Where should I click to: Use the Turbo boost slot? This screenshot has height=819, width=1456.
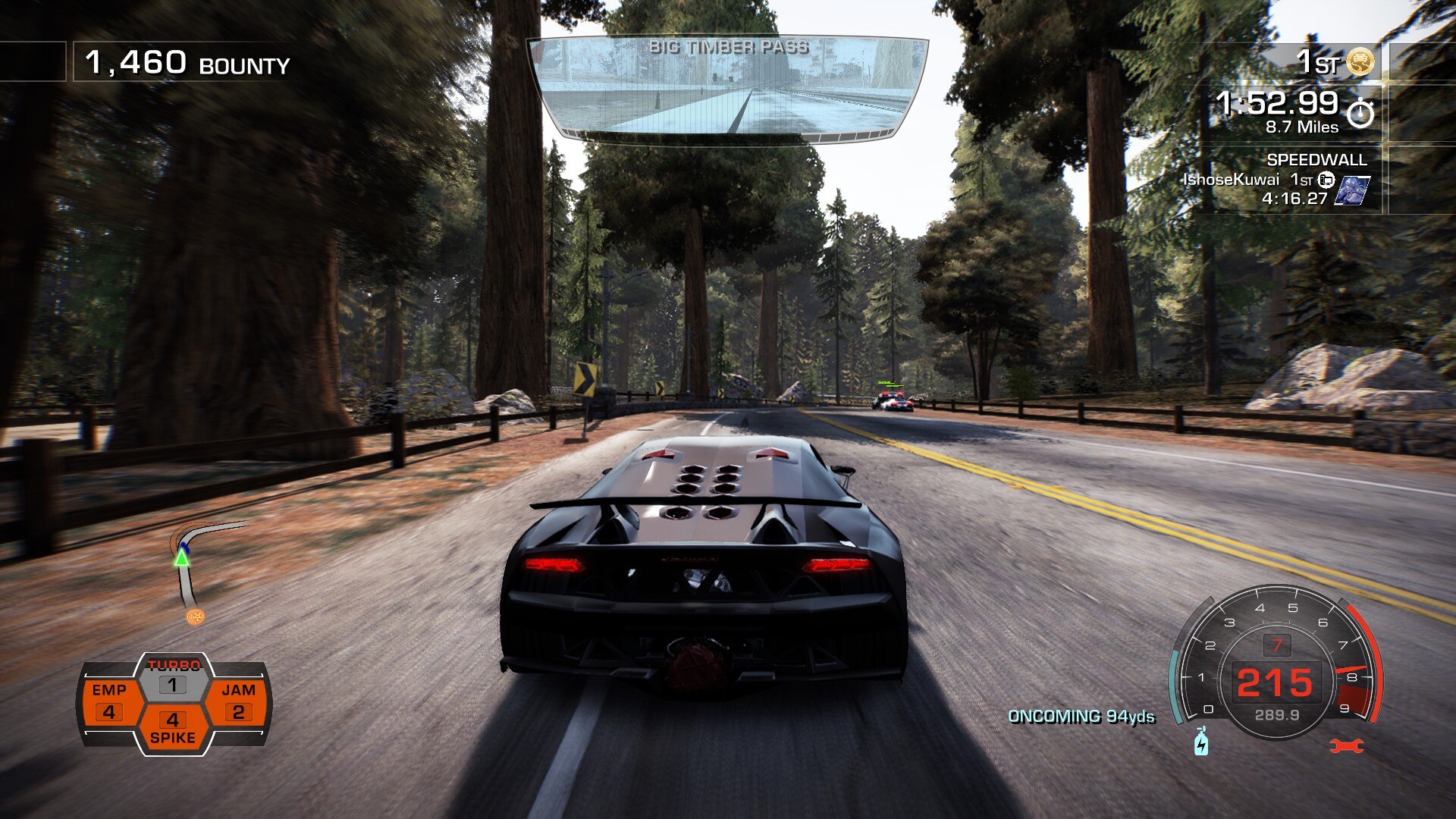pos(173,677)
